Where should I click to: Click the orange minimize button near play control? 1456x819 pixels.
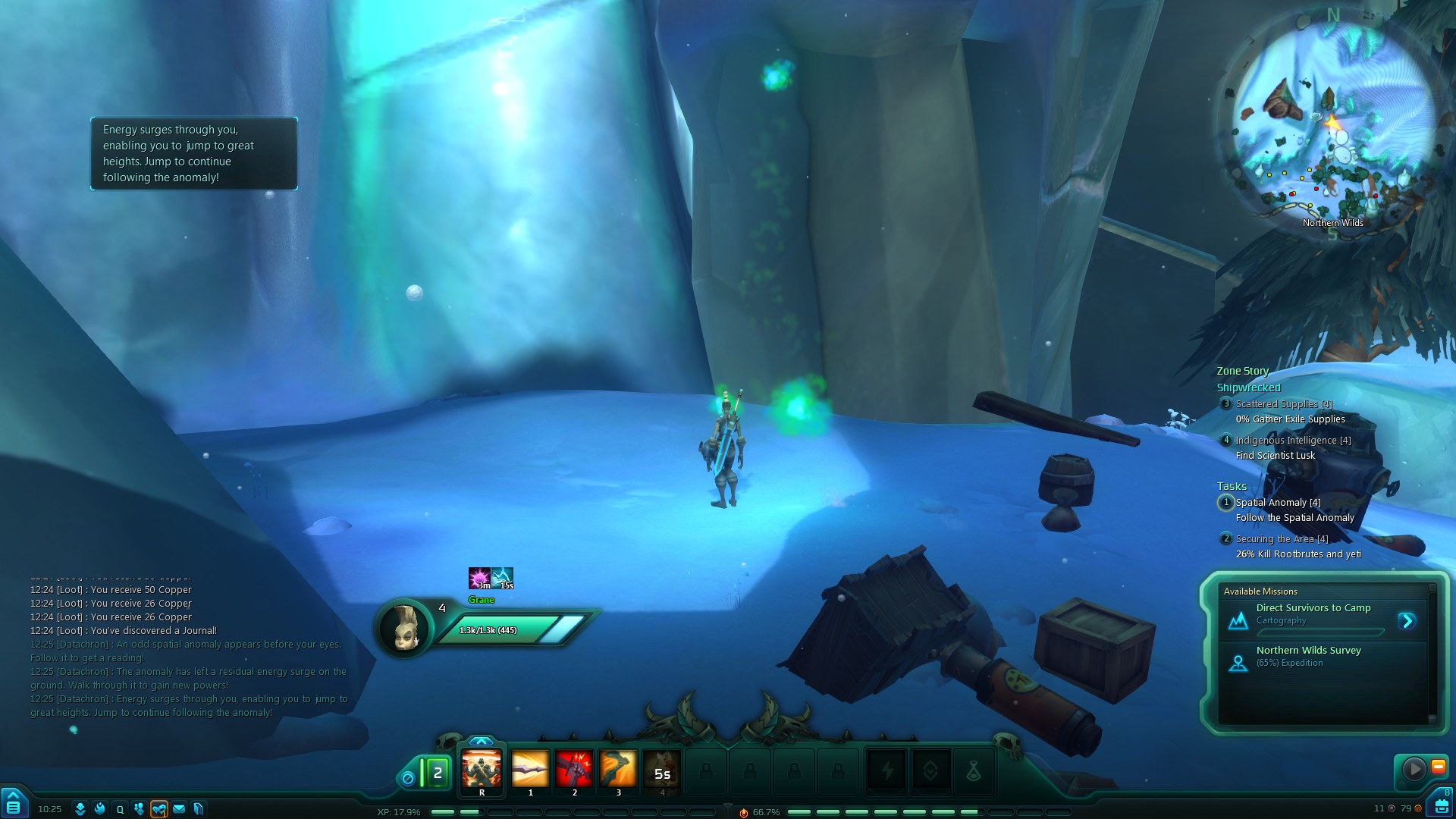coord(1438,767)
